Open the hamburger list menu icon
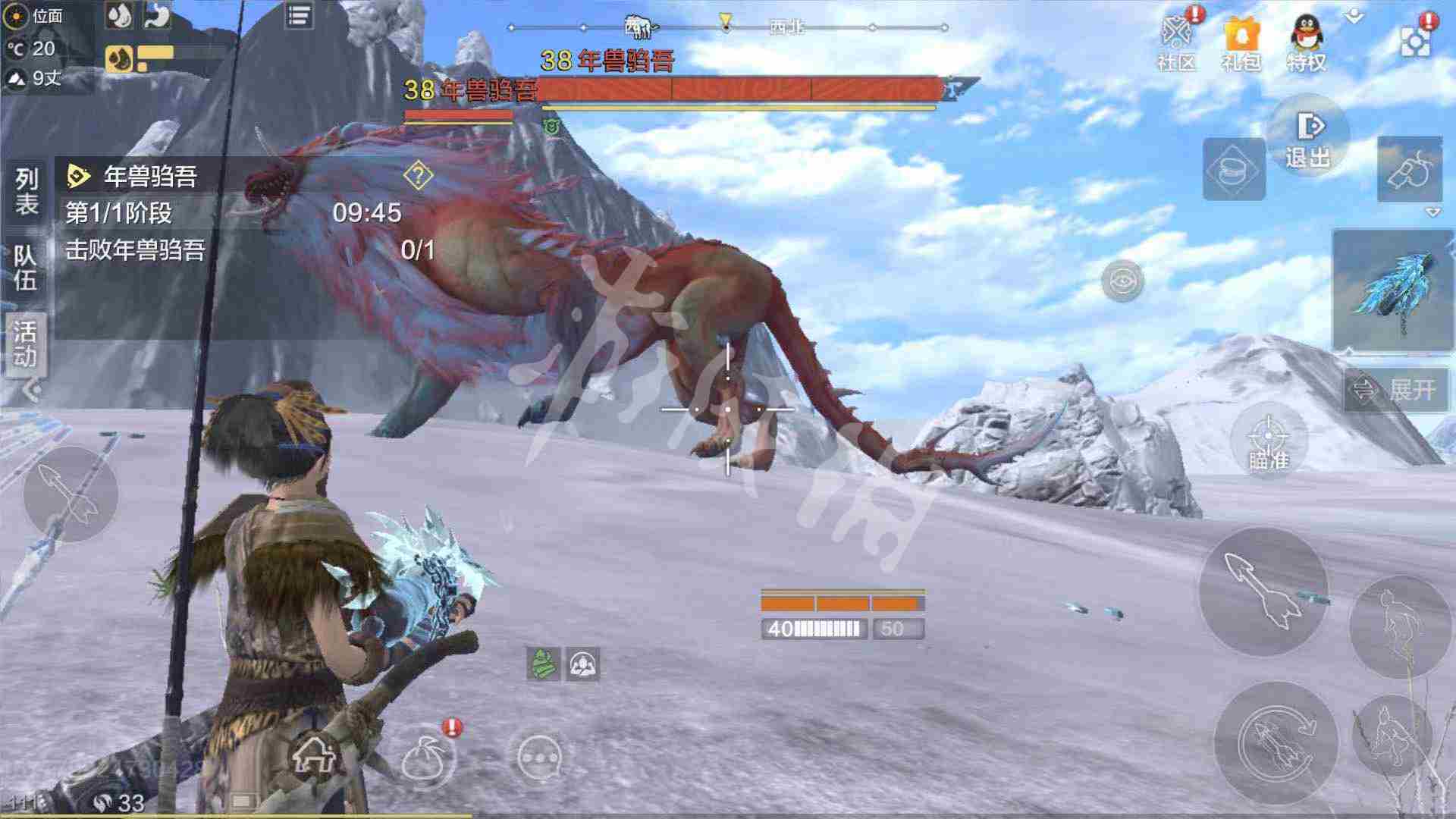Image resolution: width=1456 pixels, height=819 pixels. (299, 16)
